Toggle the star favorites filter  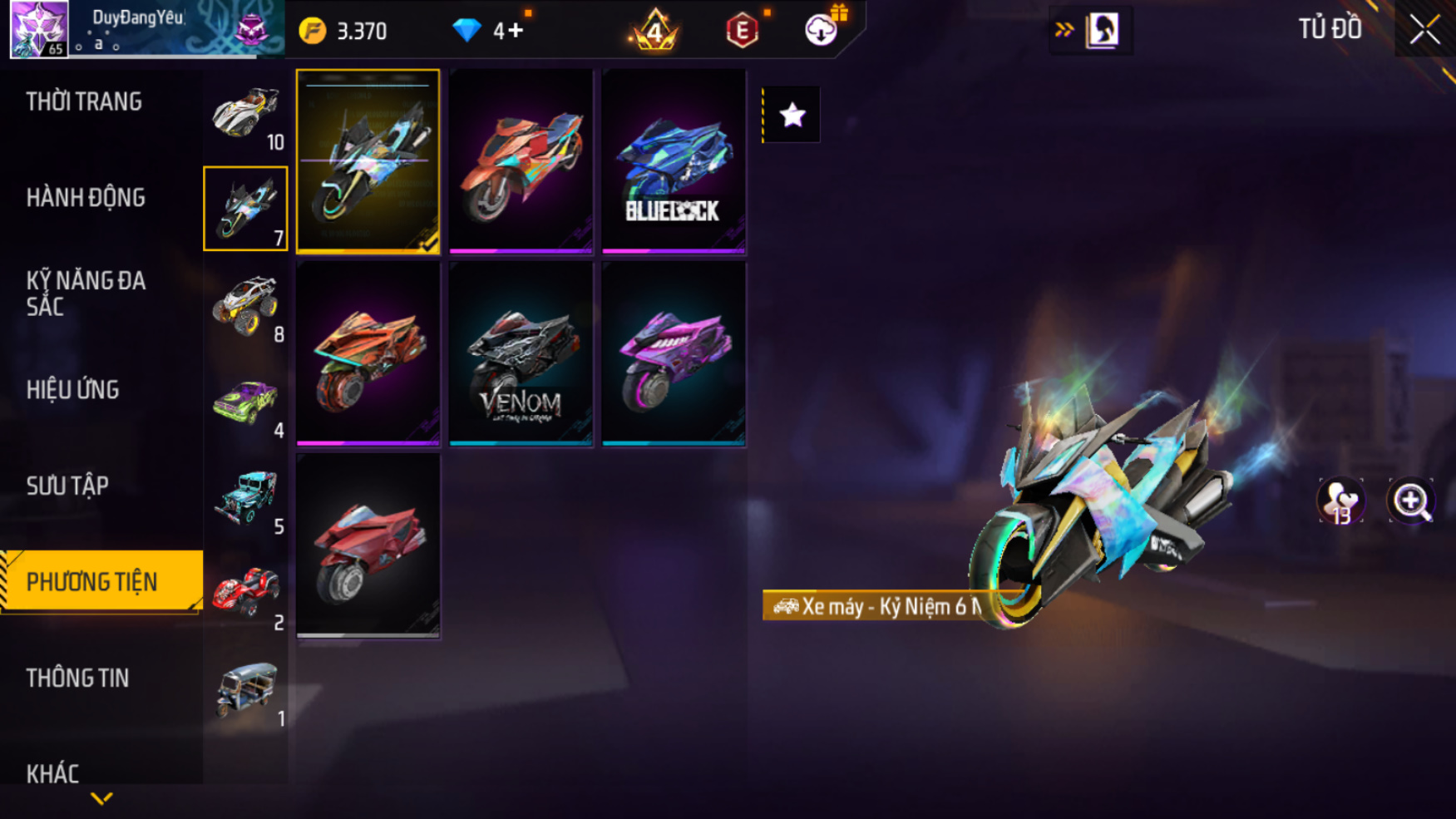(x=792, y=115)
